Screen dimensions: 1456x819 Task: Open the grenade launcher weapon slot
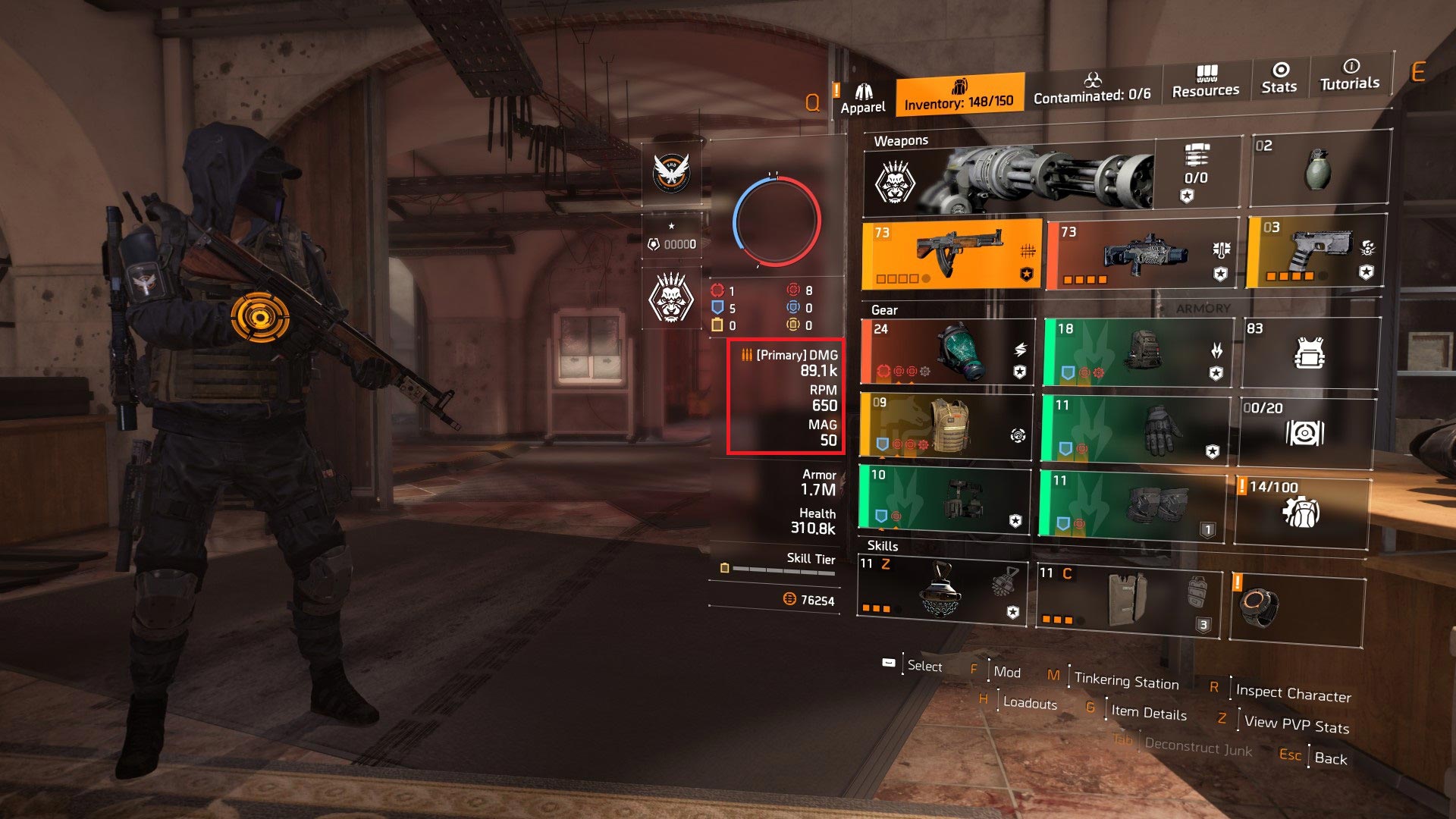click(1137, 254)
